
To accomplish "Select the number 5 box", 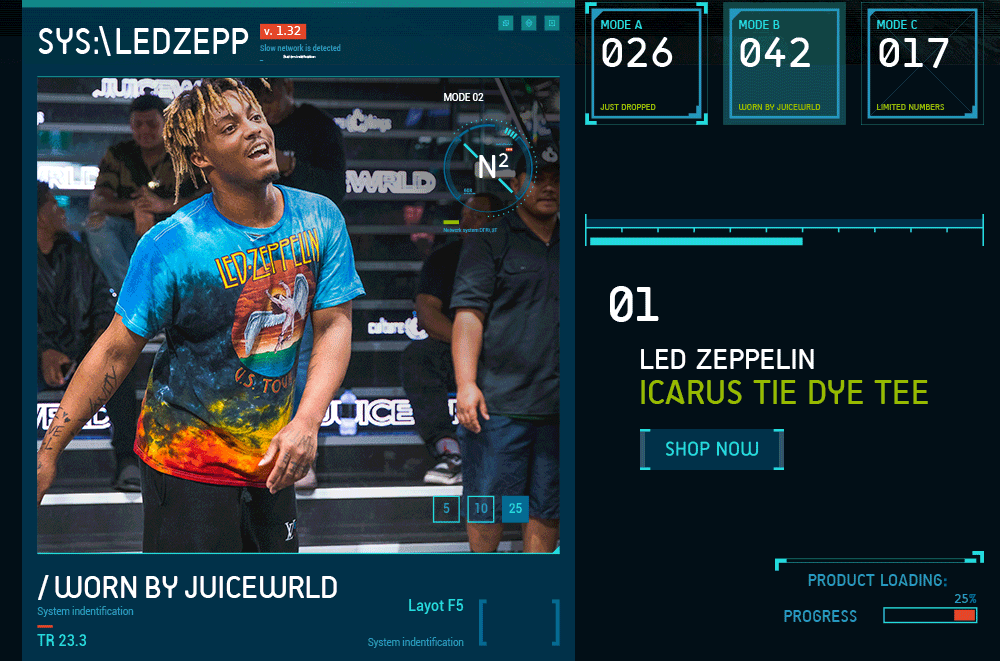I will click(446, 509).
